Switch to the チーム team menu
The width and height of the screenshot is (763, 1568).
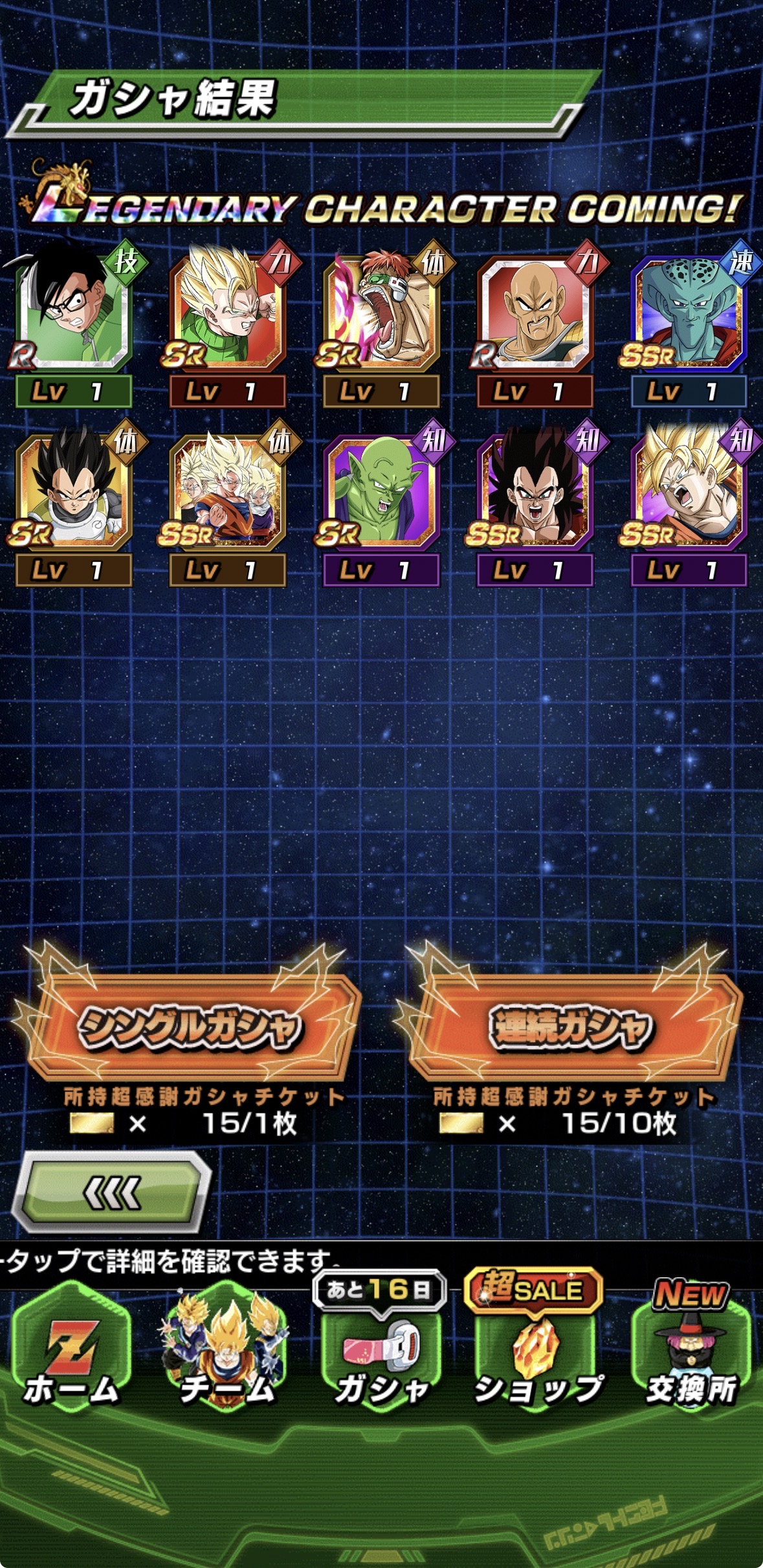pos(227,1352)
